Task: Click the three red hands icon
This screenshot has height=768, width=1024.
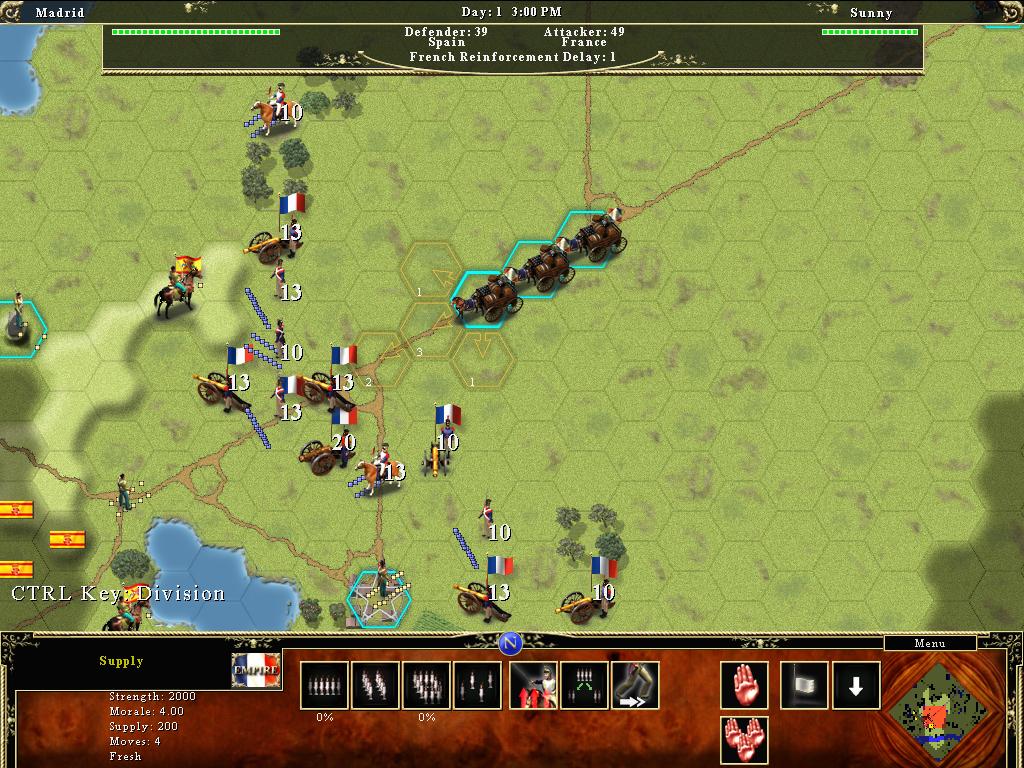Action: pos(744,740)
